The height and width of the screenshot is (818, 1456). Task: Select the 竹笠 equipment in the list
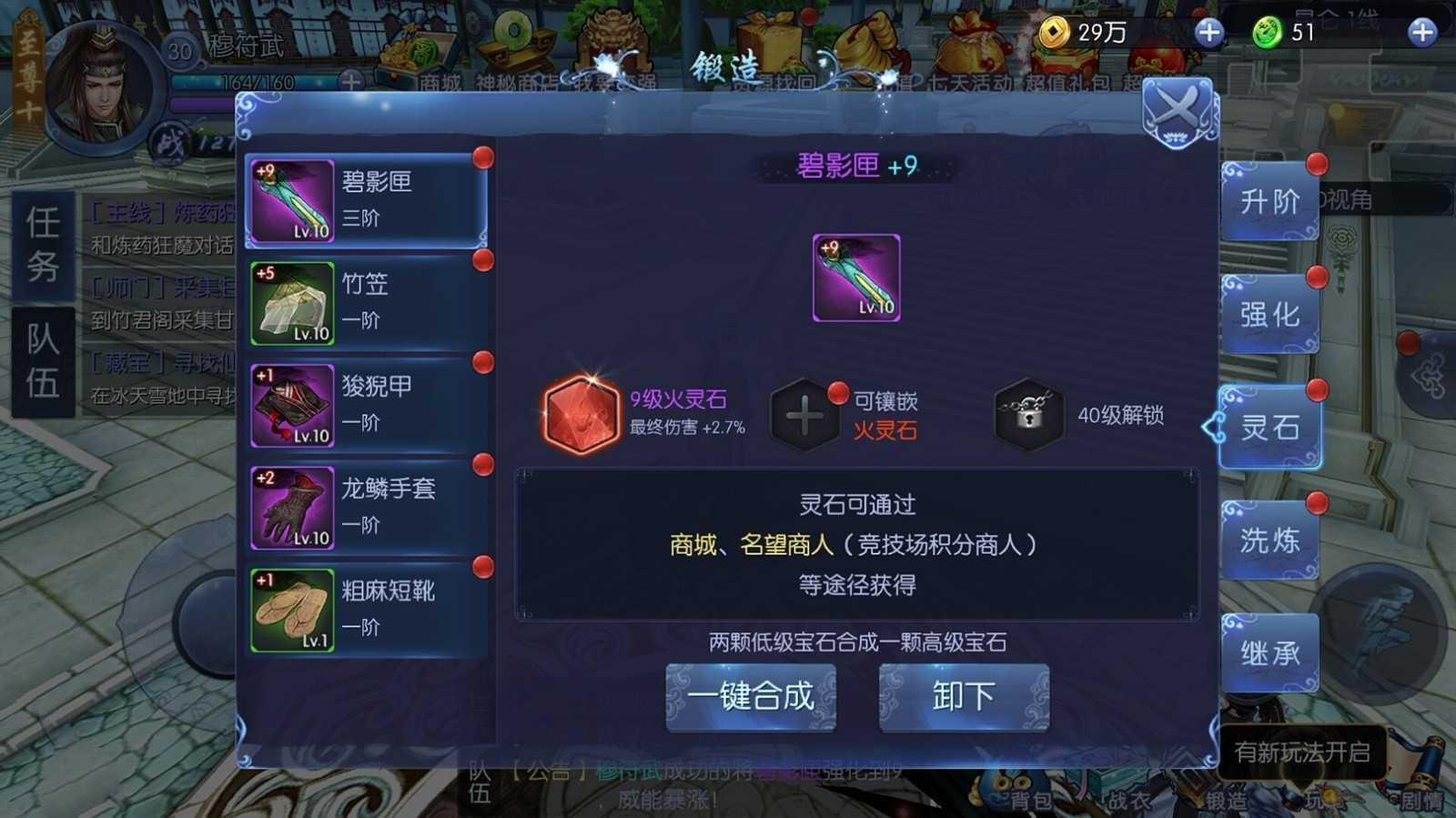point(364,303)
